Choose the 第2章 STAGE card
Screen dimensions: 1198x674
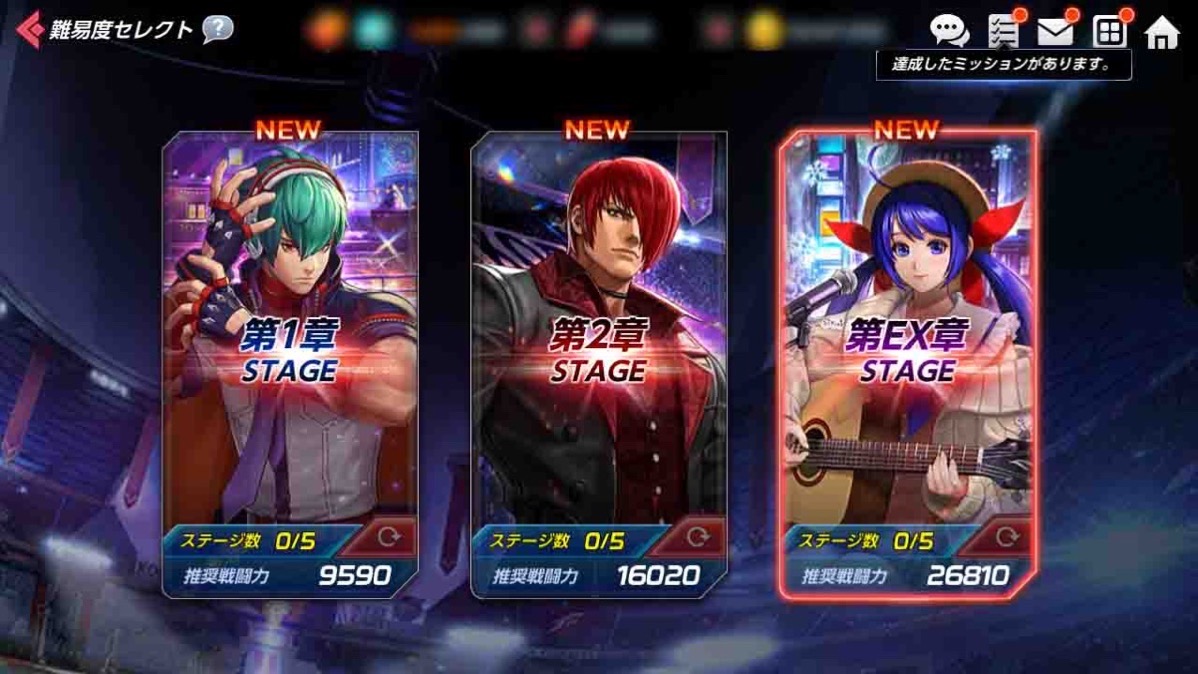599,340
